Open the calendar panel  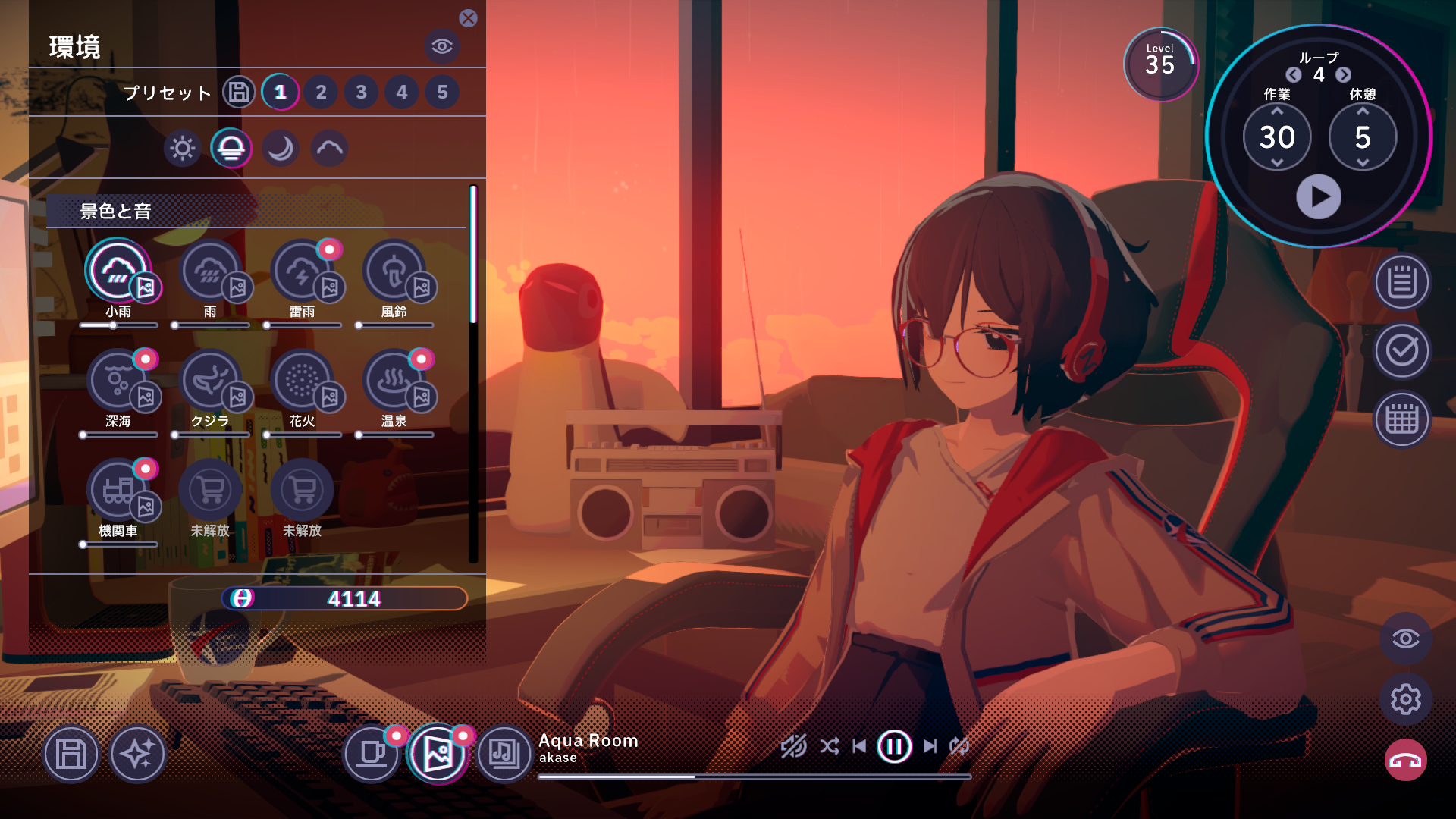pos(1402,419)
